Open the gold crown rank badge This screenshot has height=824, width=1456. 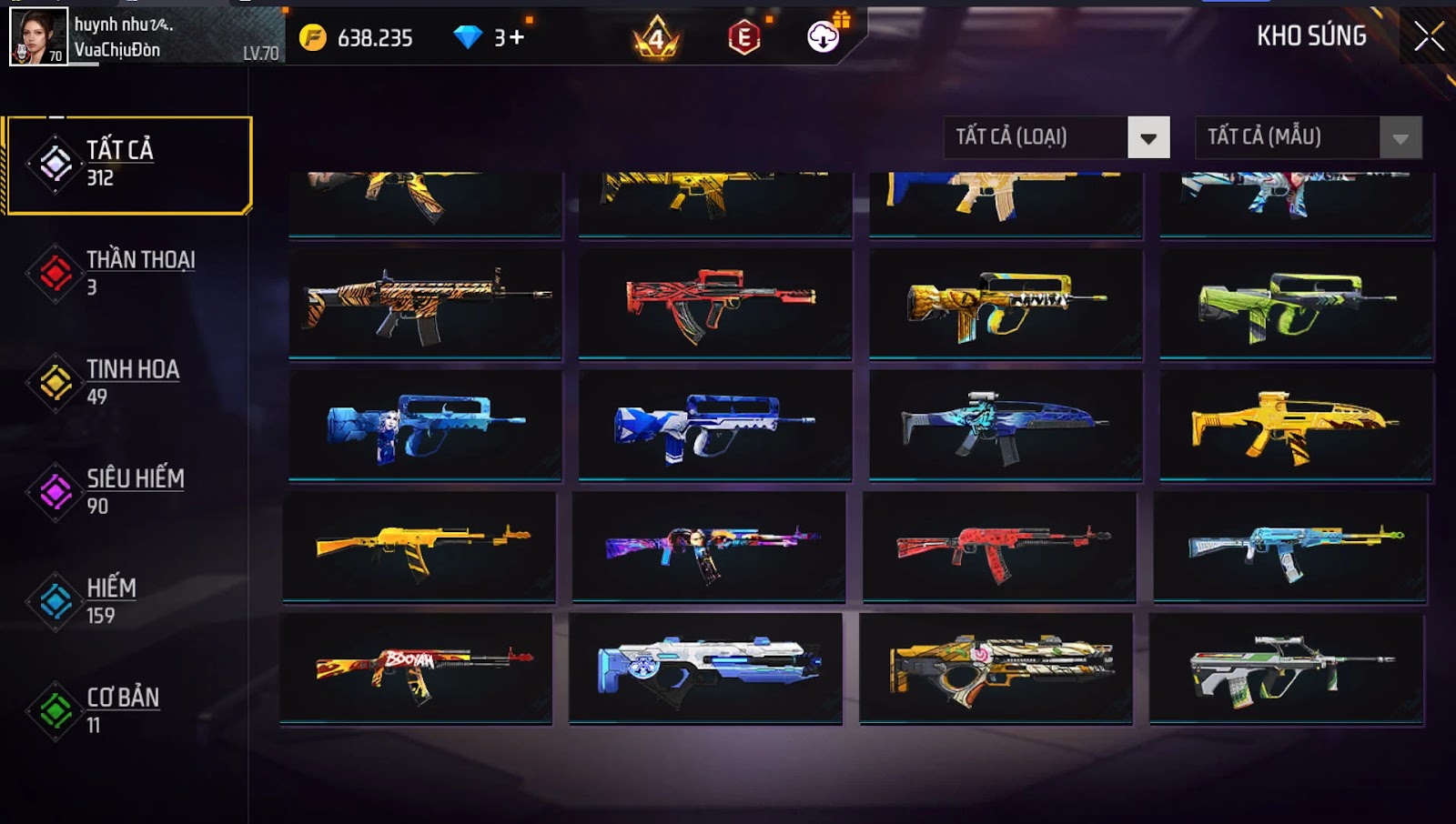coord(656,37)
